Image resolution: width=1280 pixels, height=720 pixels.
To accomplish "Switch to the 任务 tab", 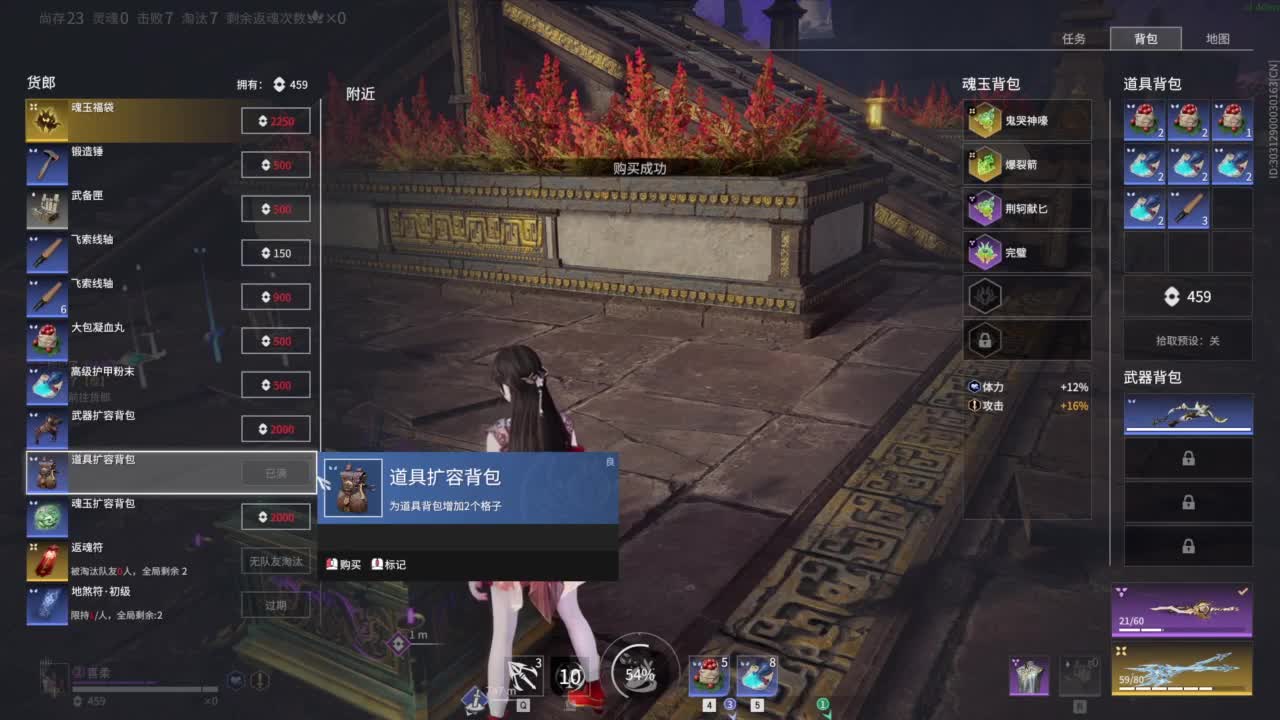I will click(1075, 39).
